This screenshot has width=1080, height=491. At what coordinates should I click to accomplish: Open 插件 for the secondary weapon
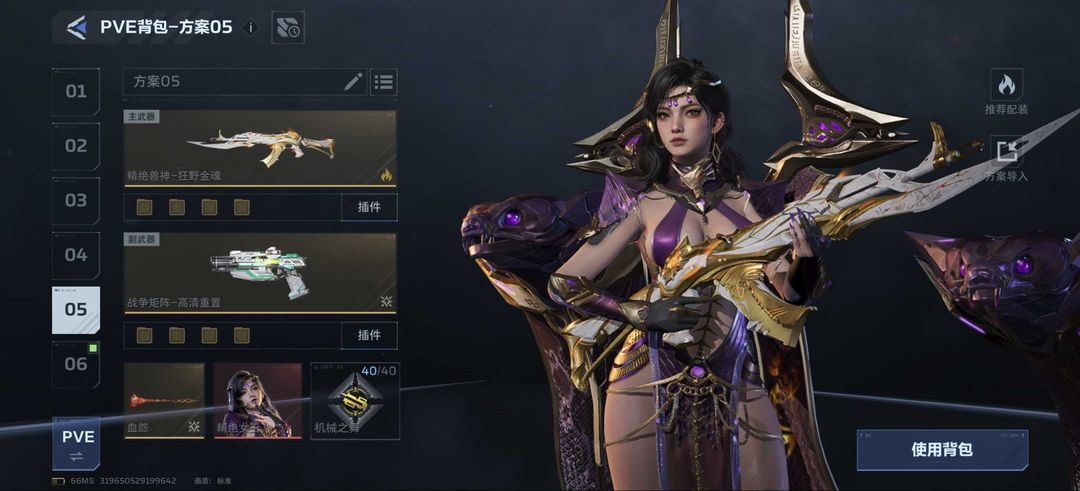coord(368,334)
